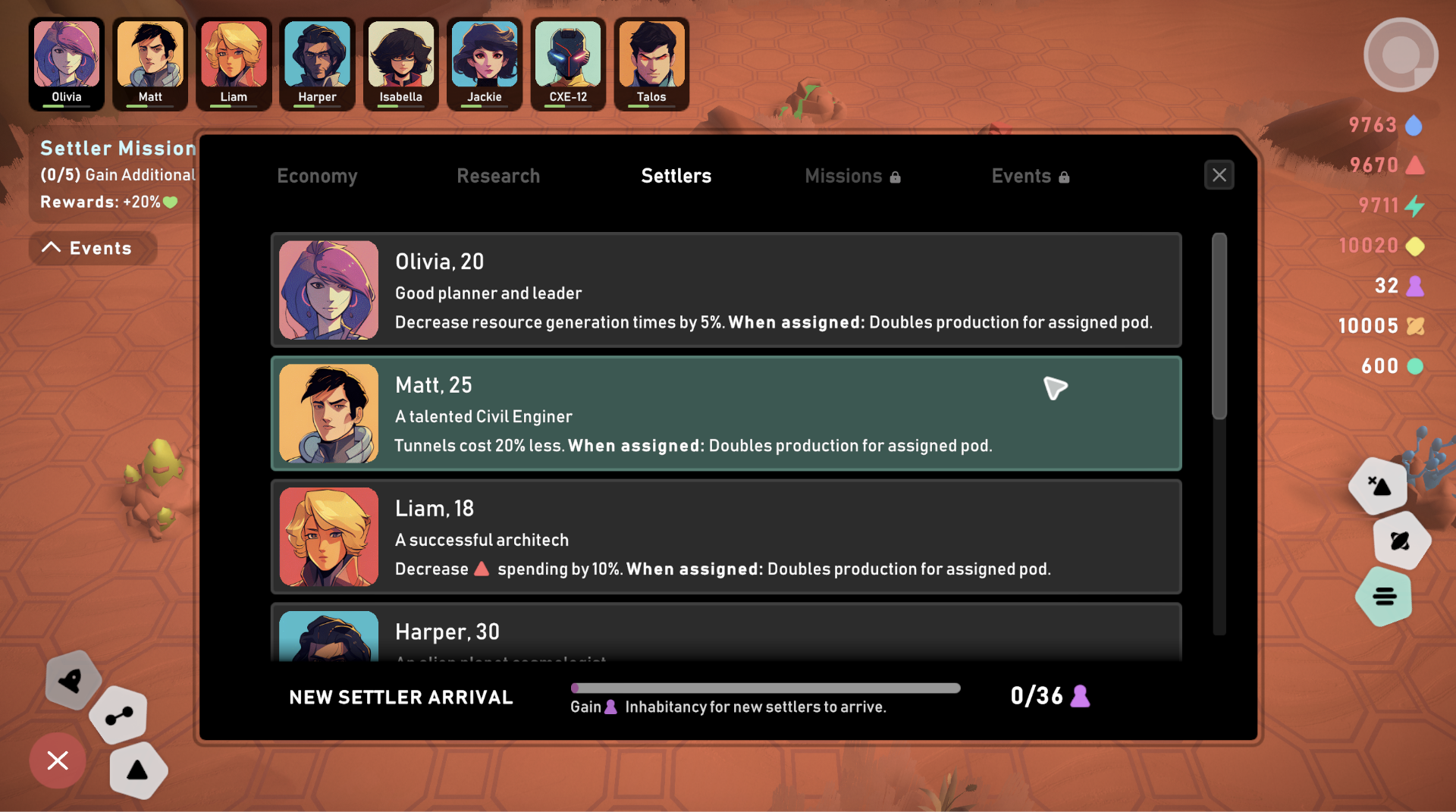Expand the locked Missions section
The width and height of the screenshot is (1456, 812).
coord(852,175)
